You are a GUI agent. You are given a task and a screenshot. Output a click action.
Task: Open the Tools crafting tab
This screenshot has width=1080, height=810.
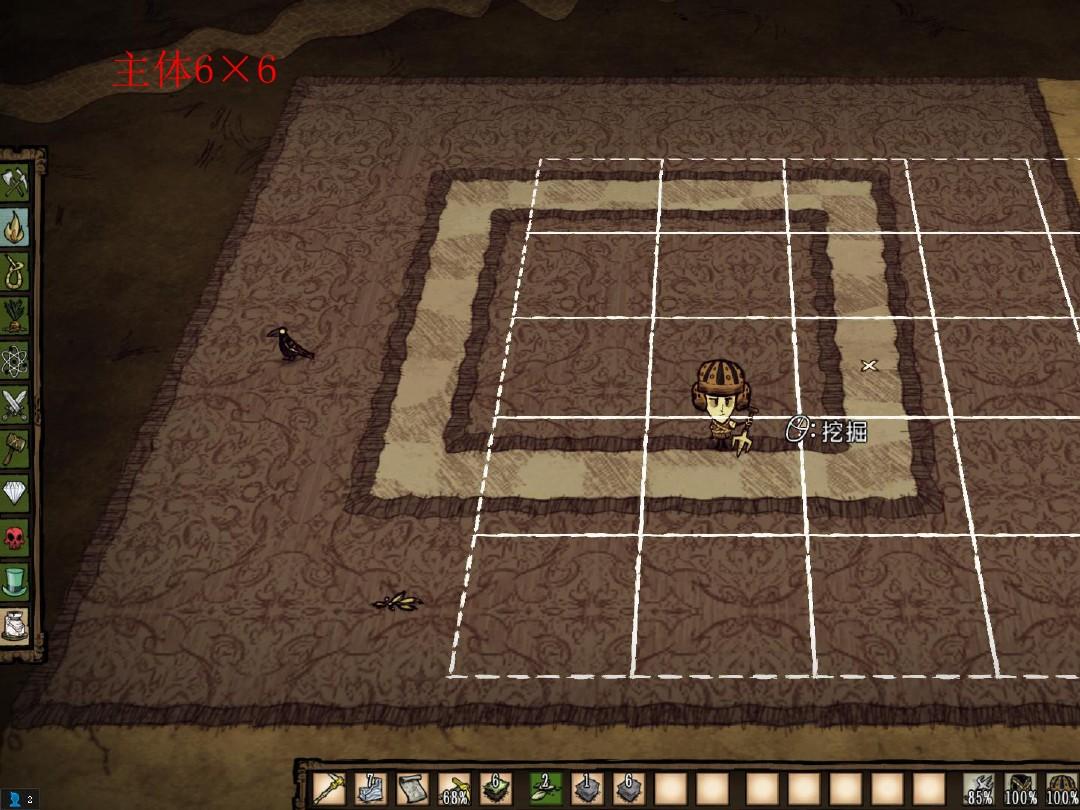coord(15,184)
